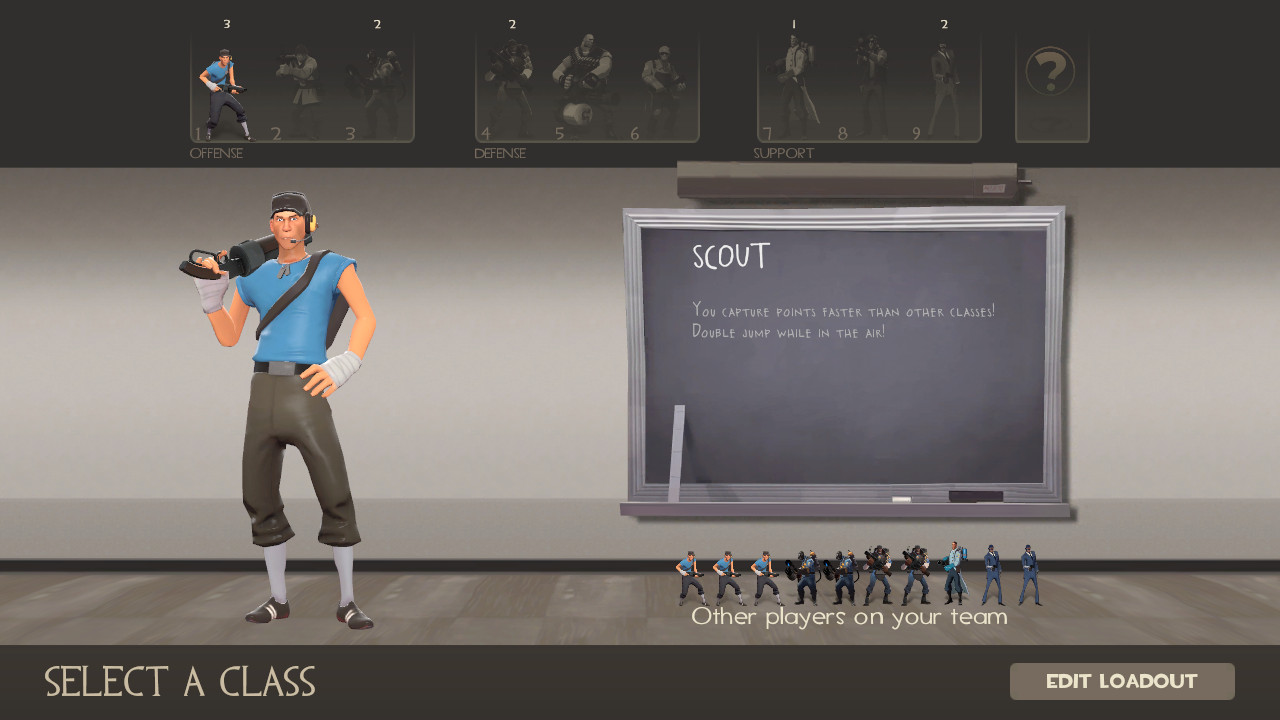Select the Scout class portrait
Viewport: 1280px width, 720px height.
point(227,85)
